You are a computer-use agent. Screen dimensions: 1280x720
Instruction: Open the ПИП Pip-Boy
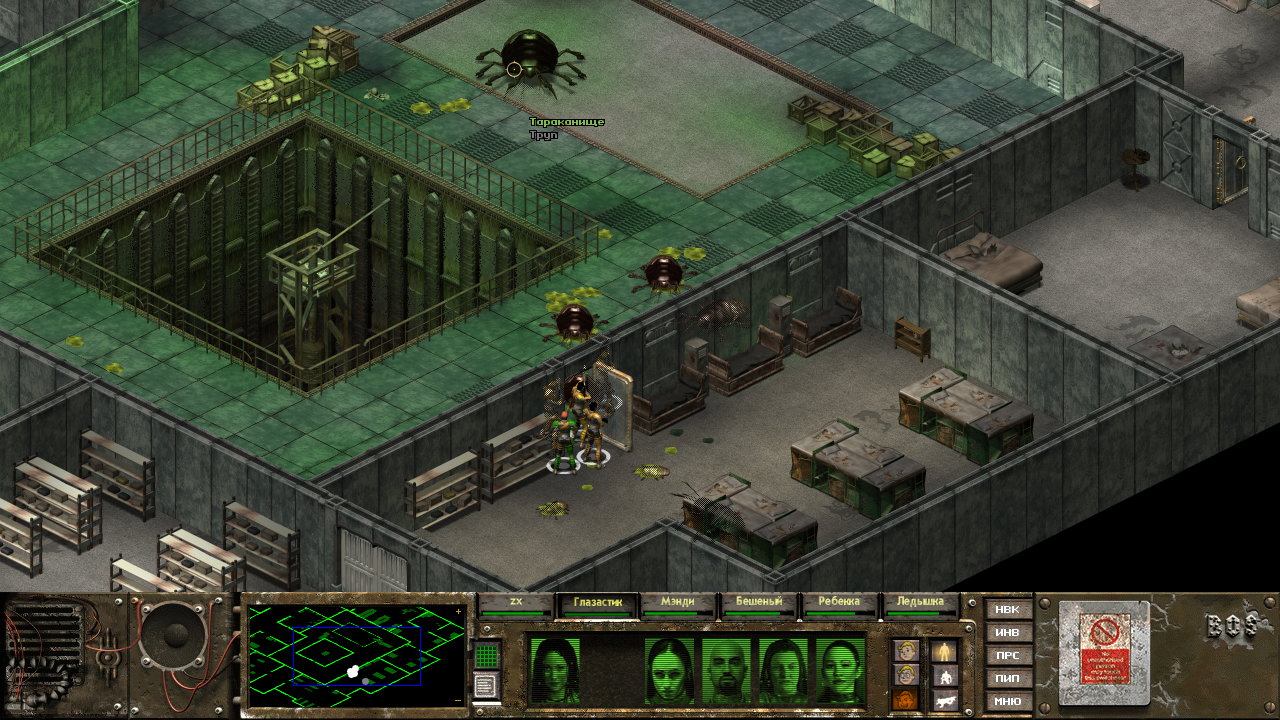click(1007, 678)
